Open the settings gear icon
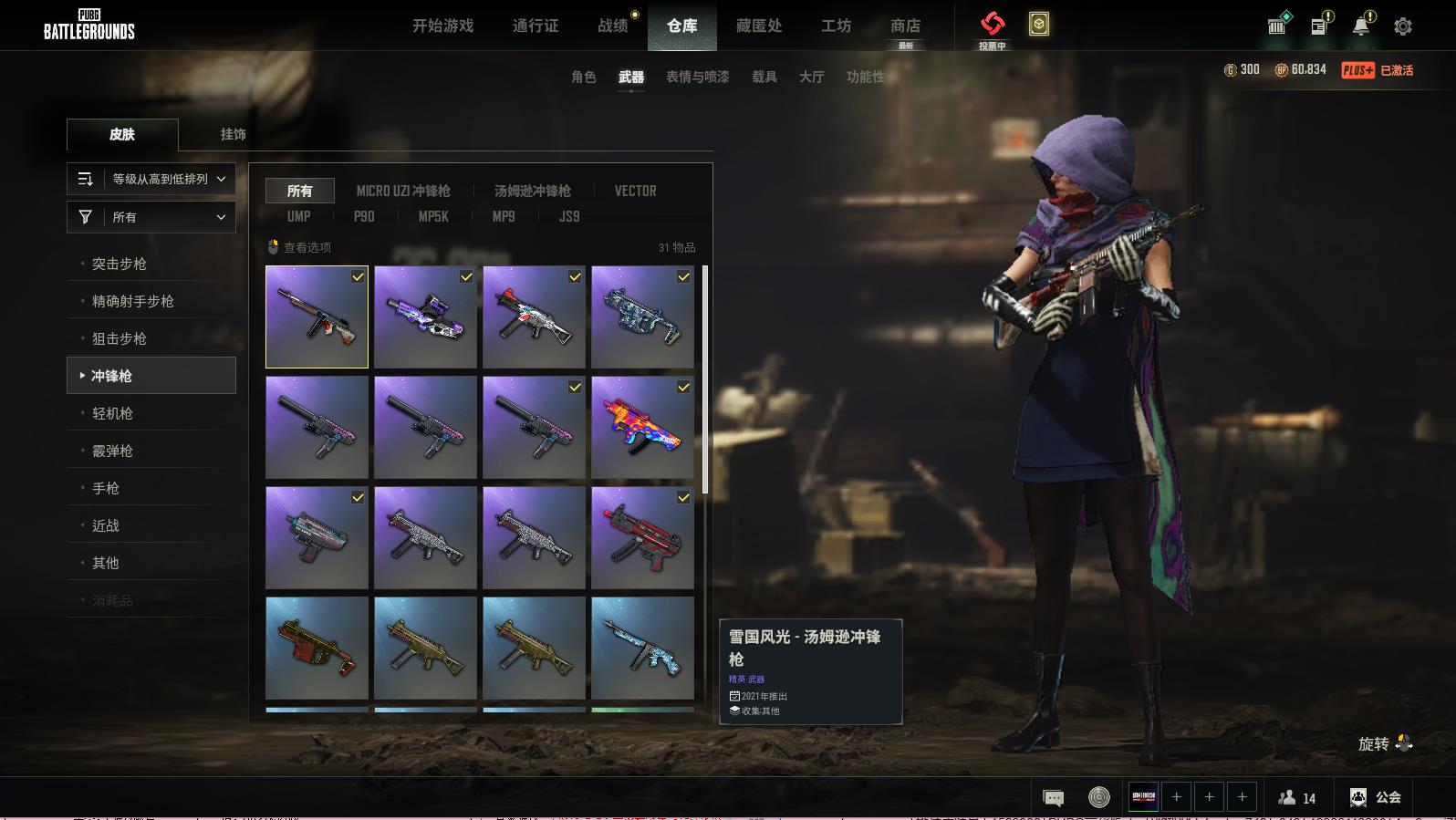The width and height of the screenshot is (1456, 820). pos(1402,26)
